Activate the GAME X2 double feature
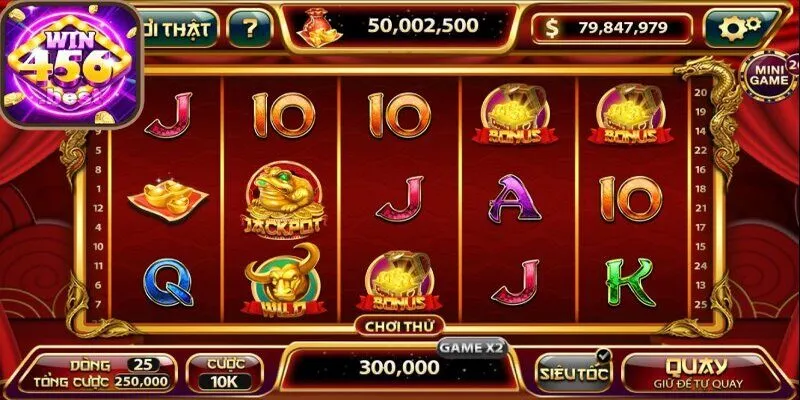This screenshot has width=800, height=400. [x=472, y=346]
